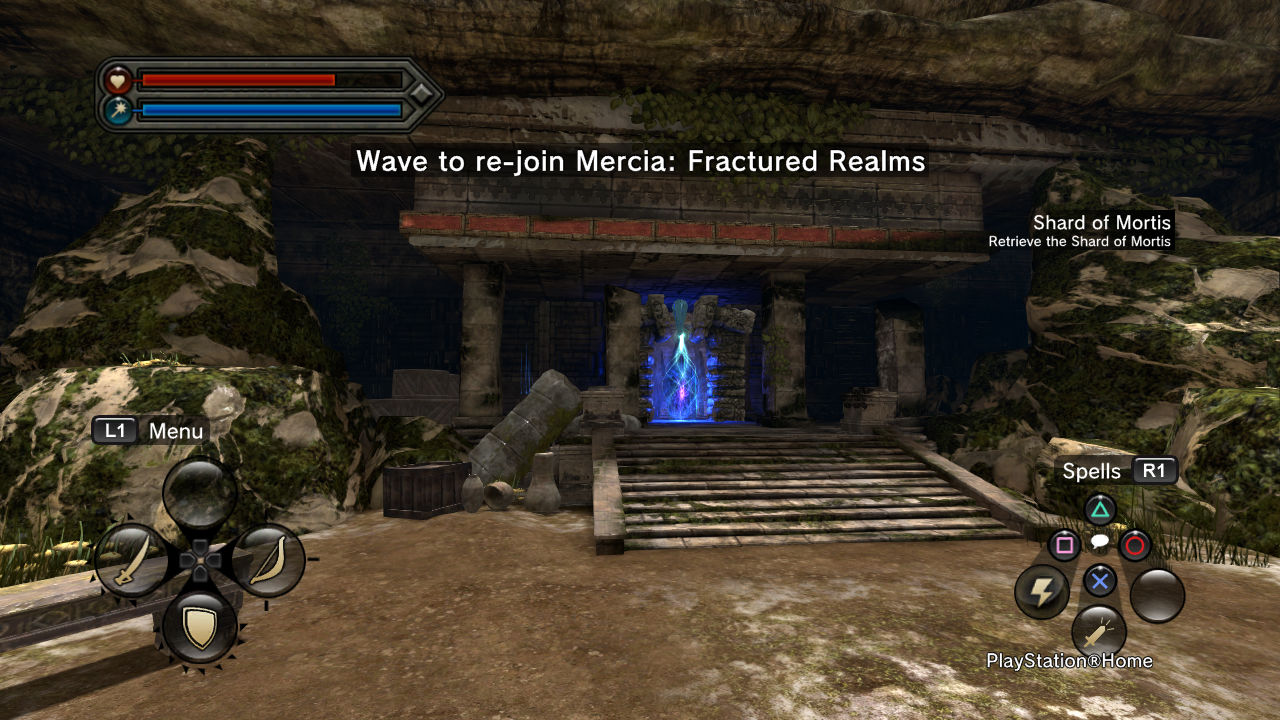Image resolution: width=1280 pixels, height=720 pixels.
Task: Equip the bow weapon slot
Action: point(268,561)
